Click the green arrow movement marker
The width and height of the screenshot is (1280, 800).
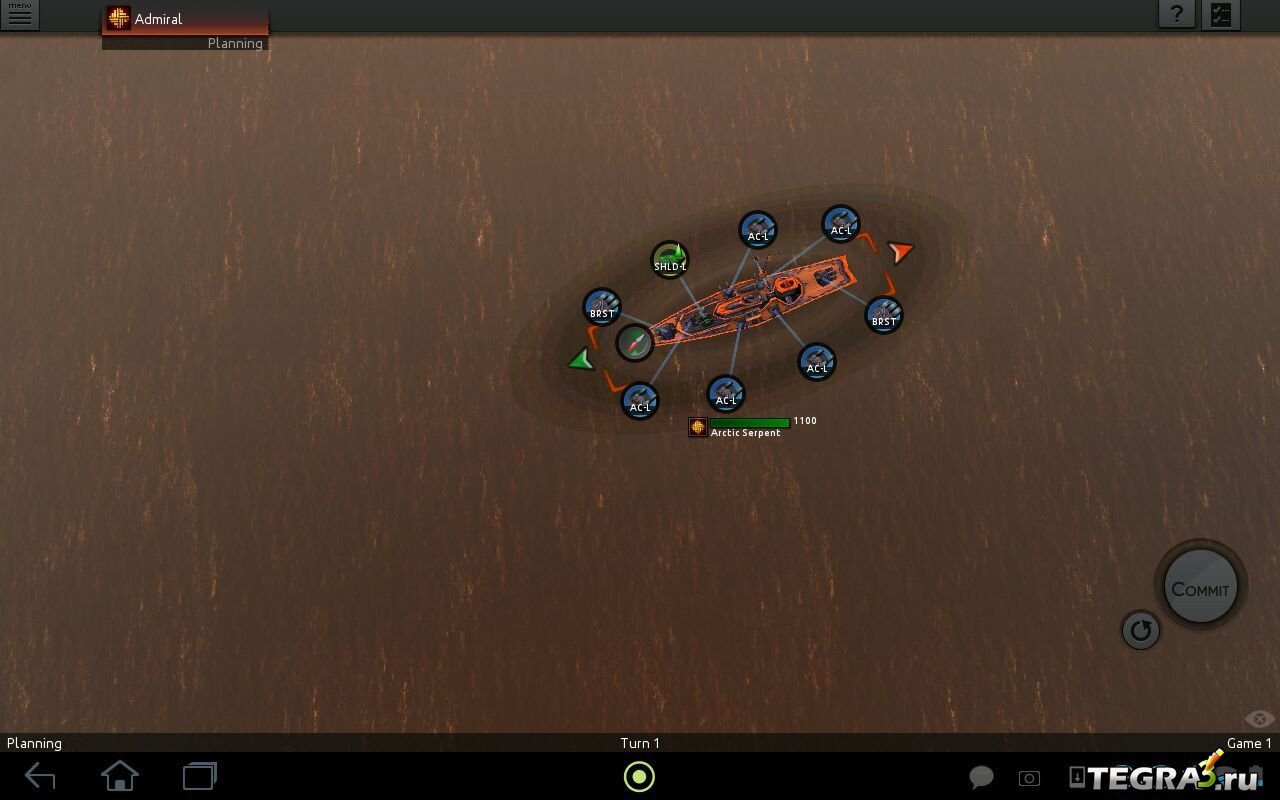[x=581, y=360]
